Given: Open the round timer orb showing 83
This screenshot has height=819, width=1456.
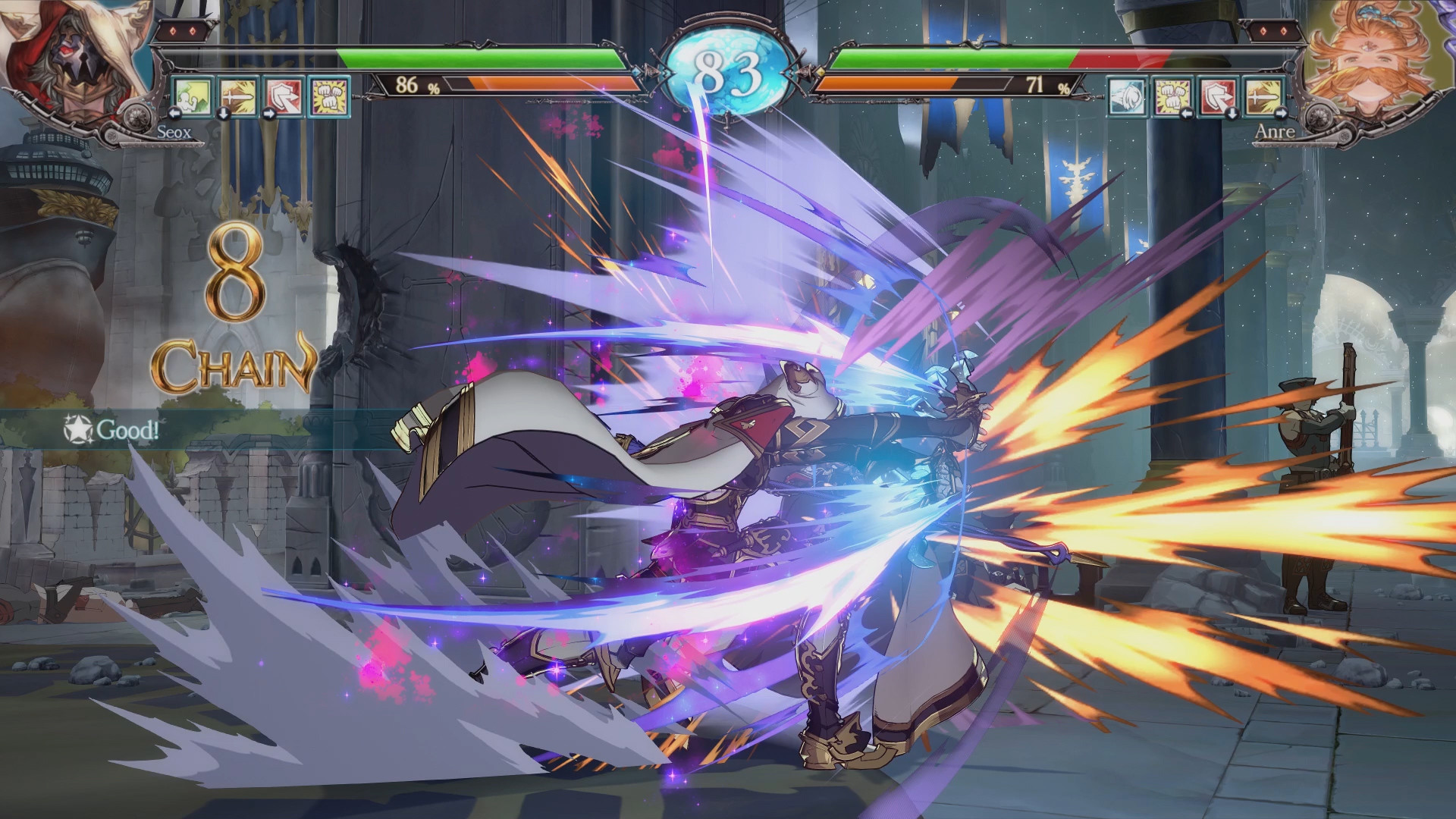Looking at the screenshot, I should [726, 63].
